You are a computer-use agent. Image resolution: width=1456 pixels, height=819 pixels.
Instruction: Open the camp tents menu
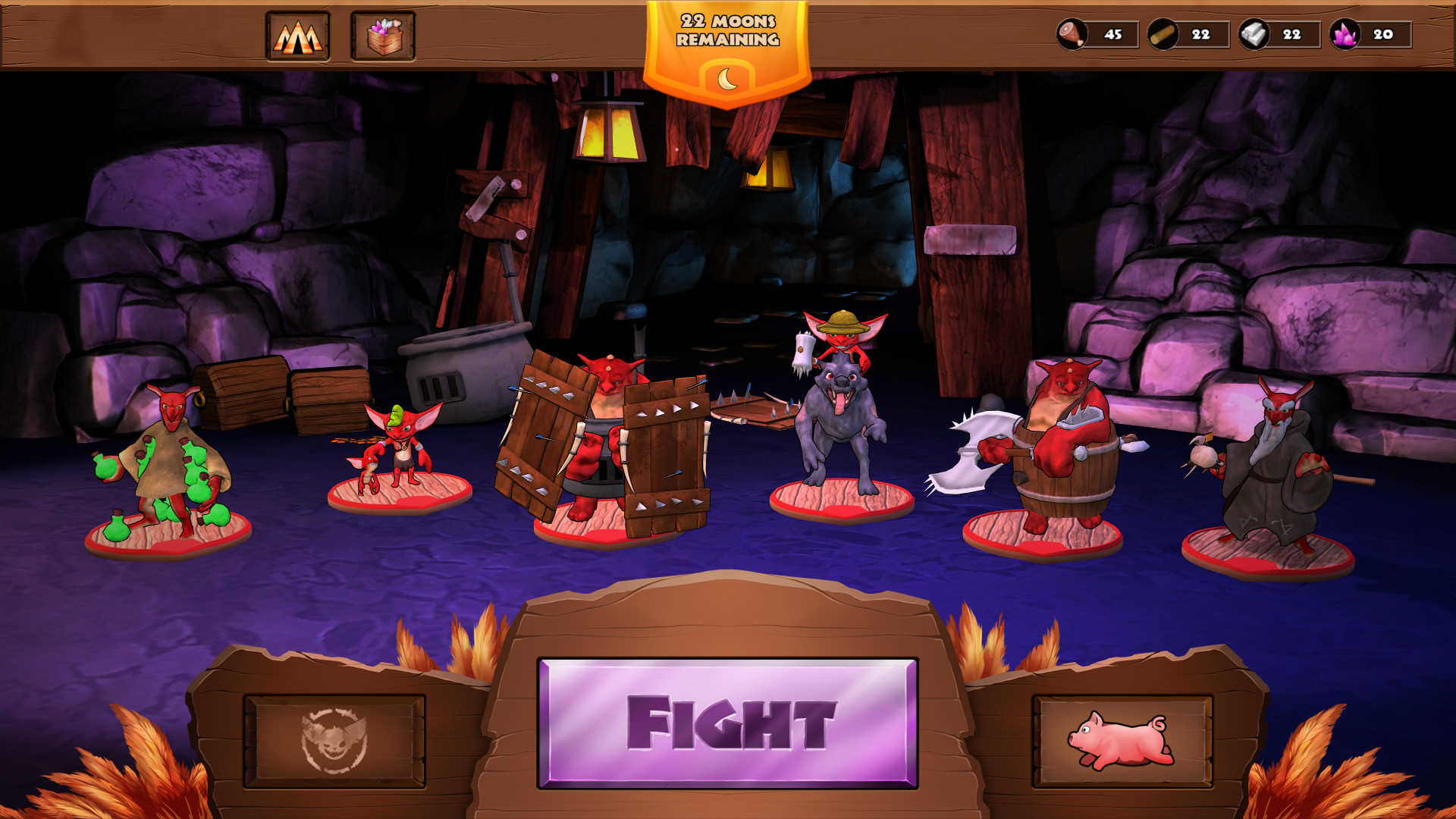[x=298, y=36]
